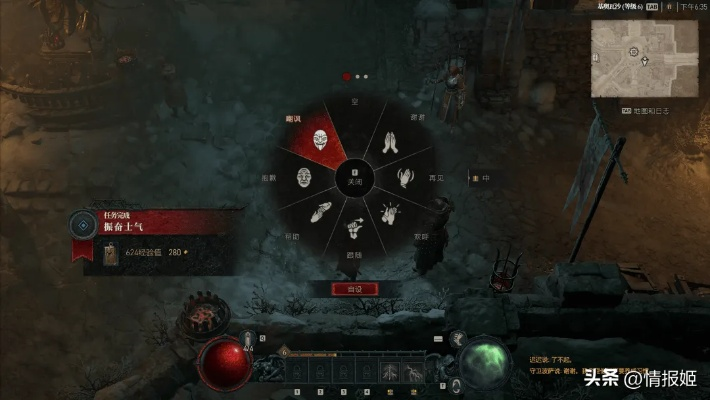The height and width of the screenshot is (400, 710).
Task: Click the red customize button below the wheel
Action: pos(355,288)
